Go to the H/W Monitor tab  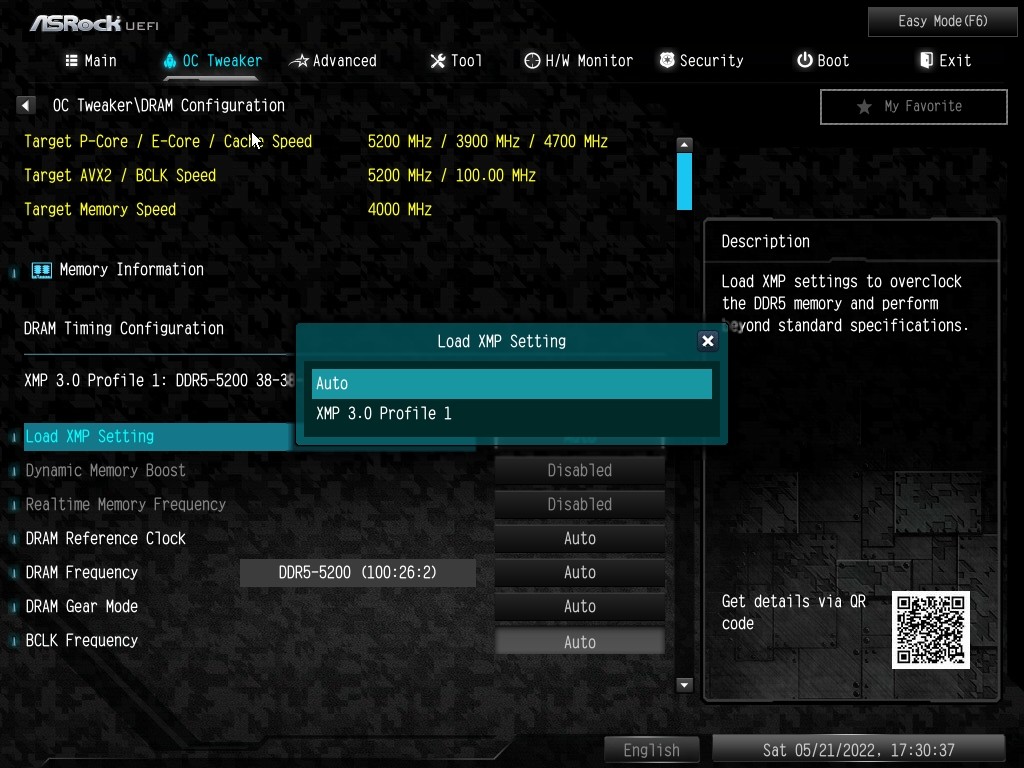(579, 61)
